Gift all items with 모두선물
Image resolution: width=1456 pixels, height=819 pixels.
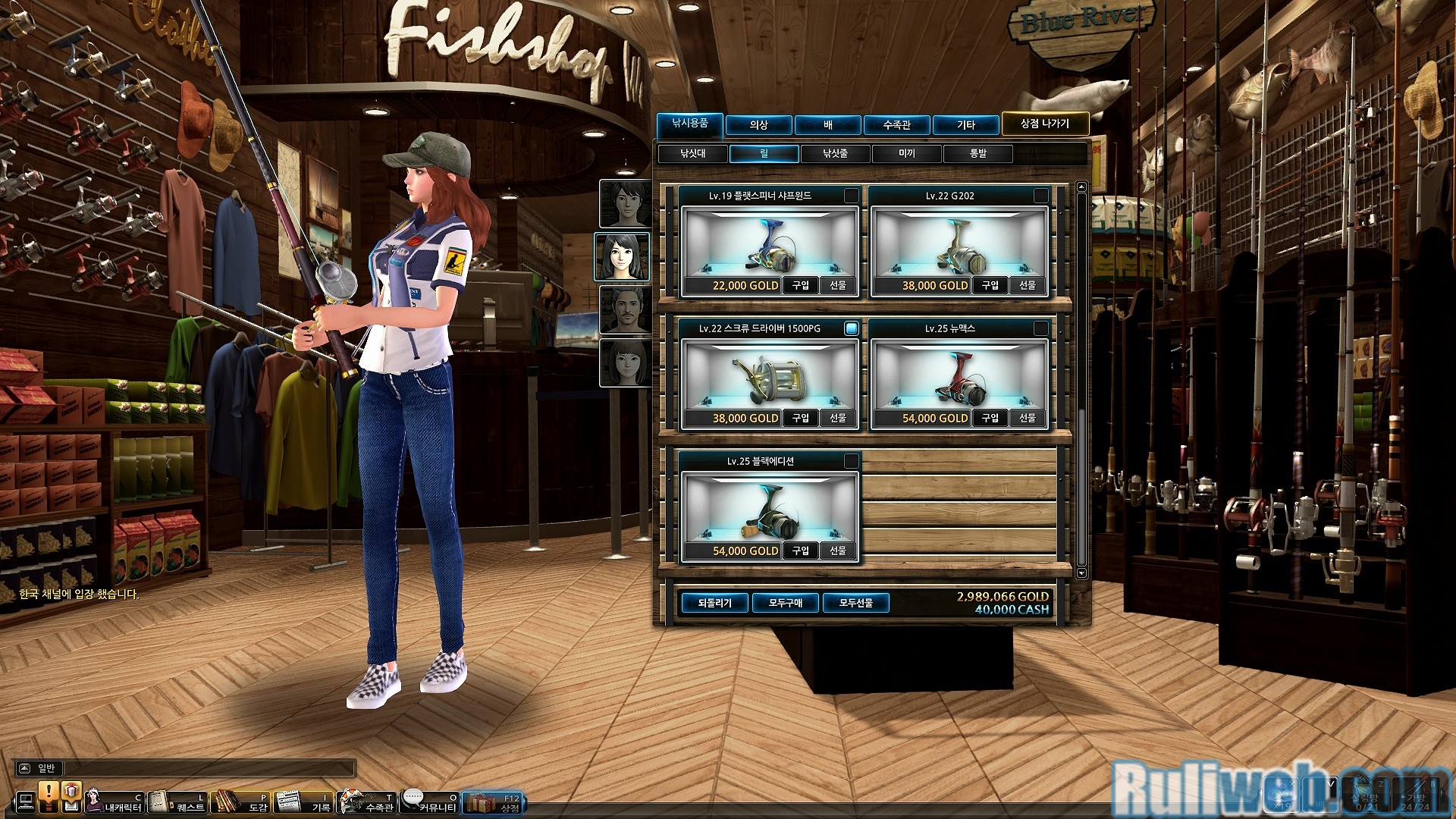click(x=855, y=603)
